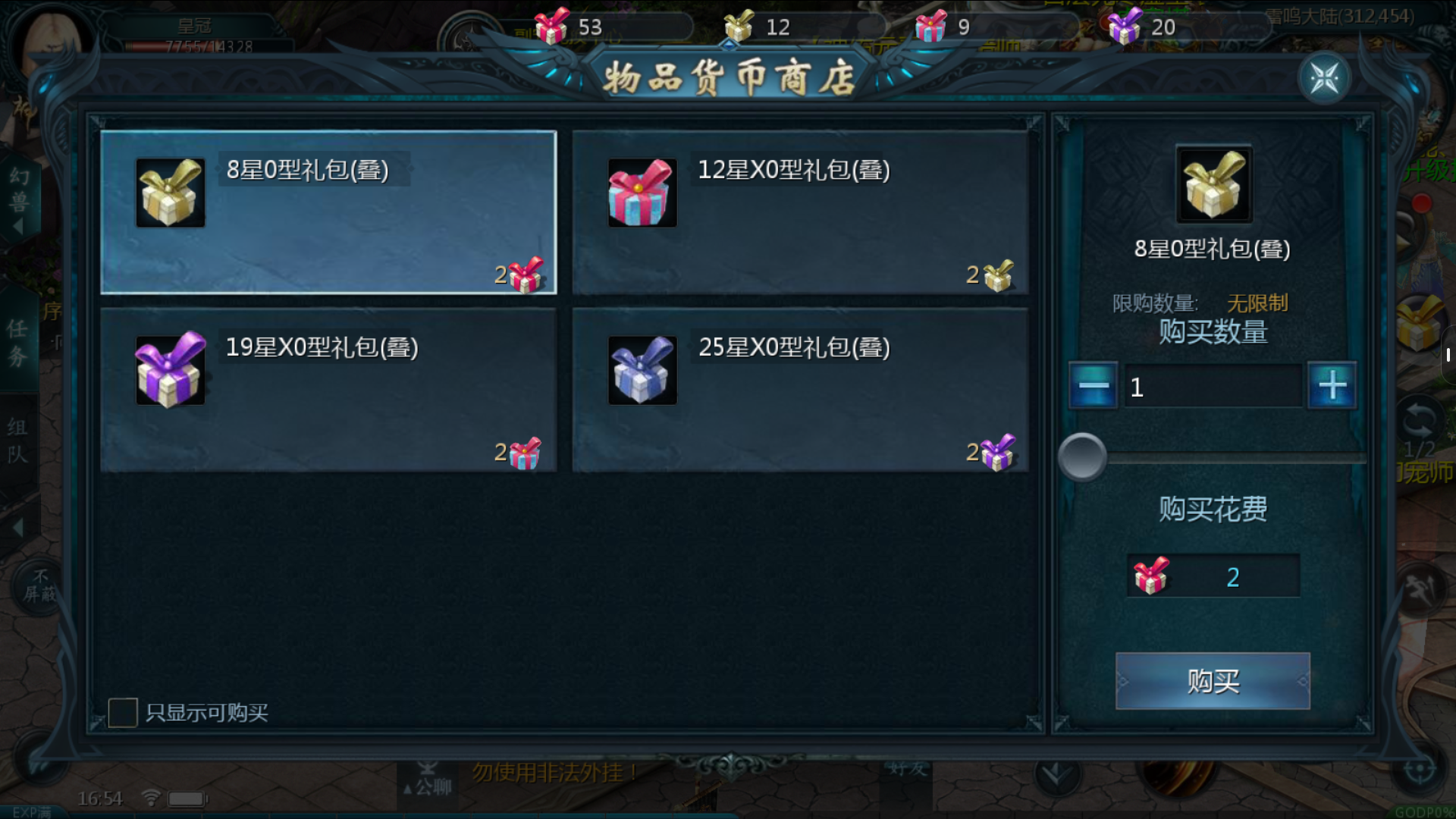Select the 8星O型礼包(叠) shop item
The width and height of the screenshot is (1456, 819).
tap(328, 212)
